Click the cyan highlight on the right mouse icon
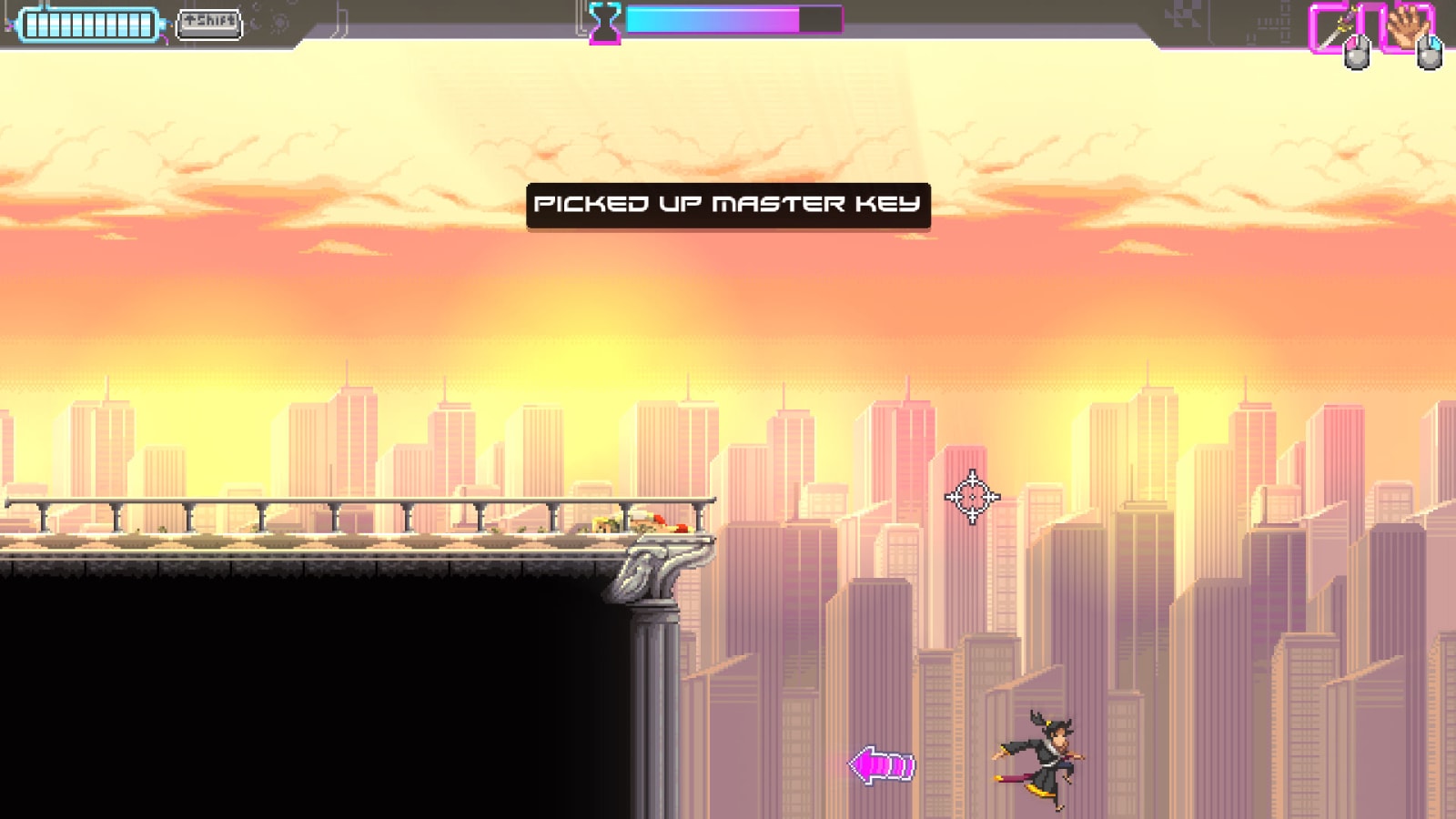This screenshot has height=819, width=1456. 1436,44
